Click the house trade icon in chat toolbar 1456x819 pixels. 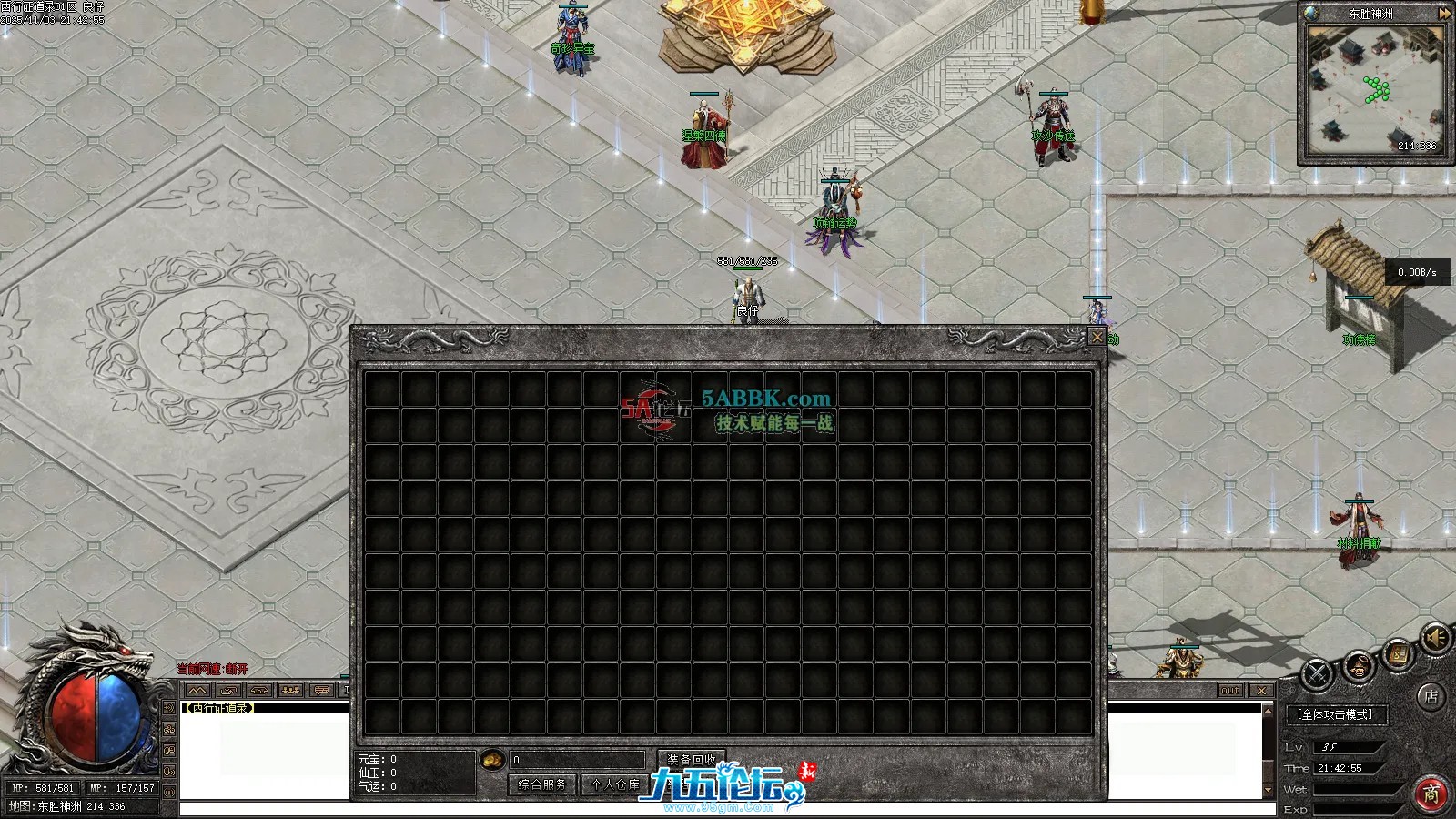point(259,690)
